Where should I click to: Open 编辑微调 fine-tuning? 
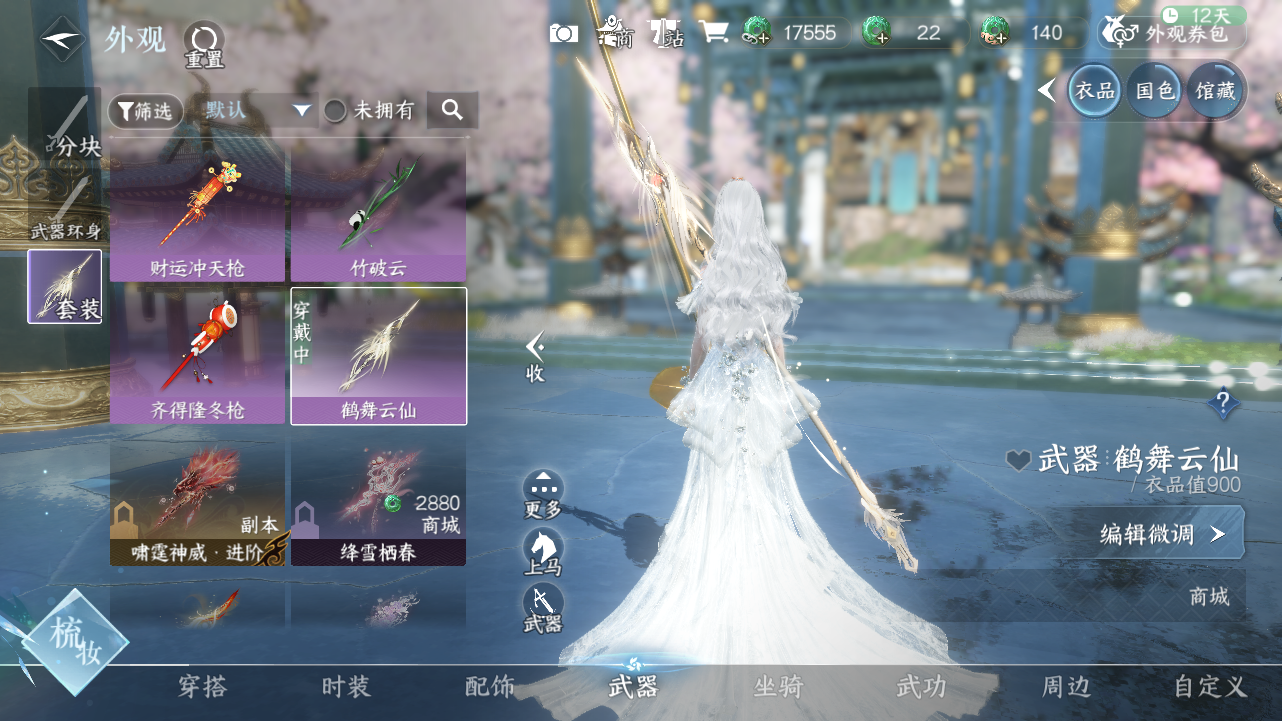point(1160,534)
